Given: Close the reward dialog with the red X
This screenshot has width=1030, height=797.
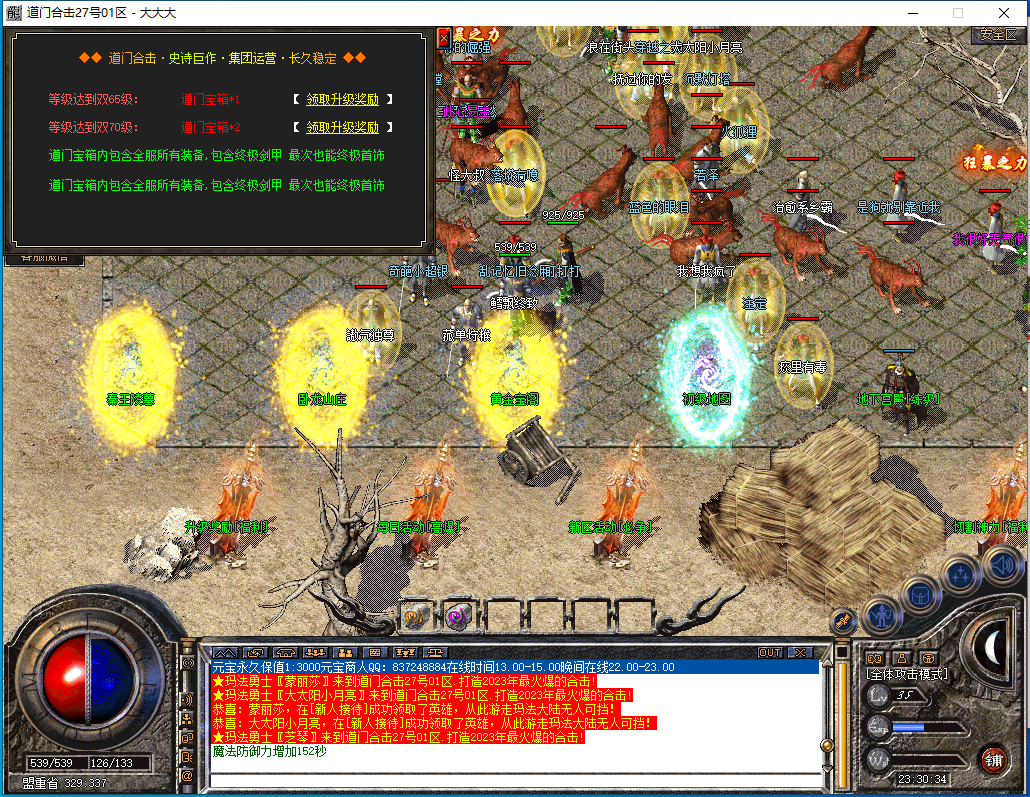Looking at the screenshot, I should point(444,38).
